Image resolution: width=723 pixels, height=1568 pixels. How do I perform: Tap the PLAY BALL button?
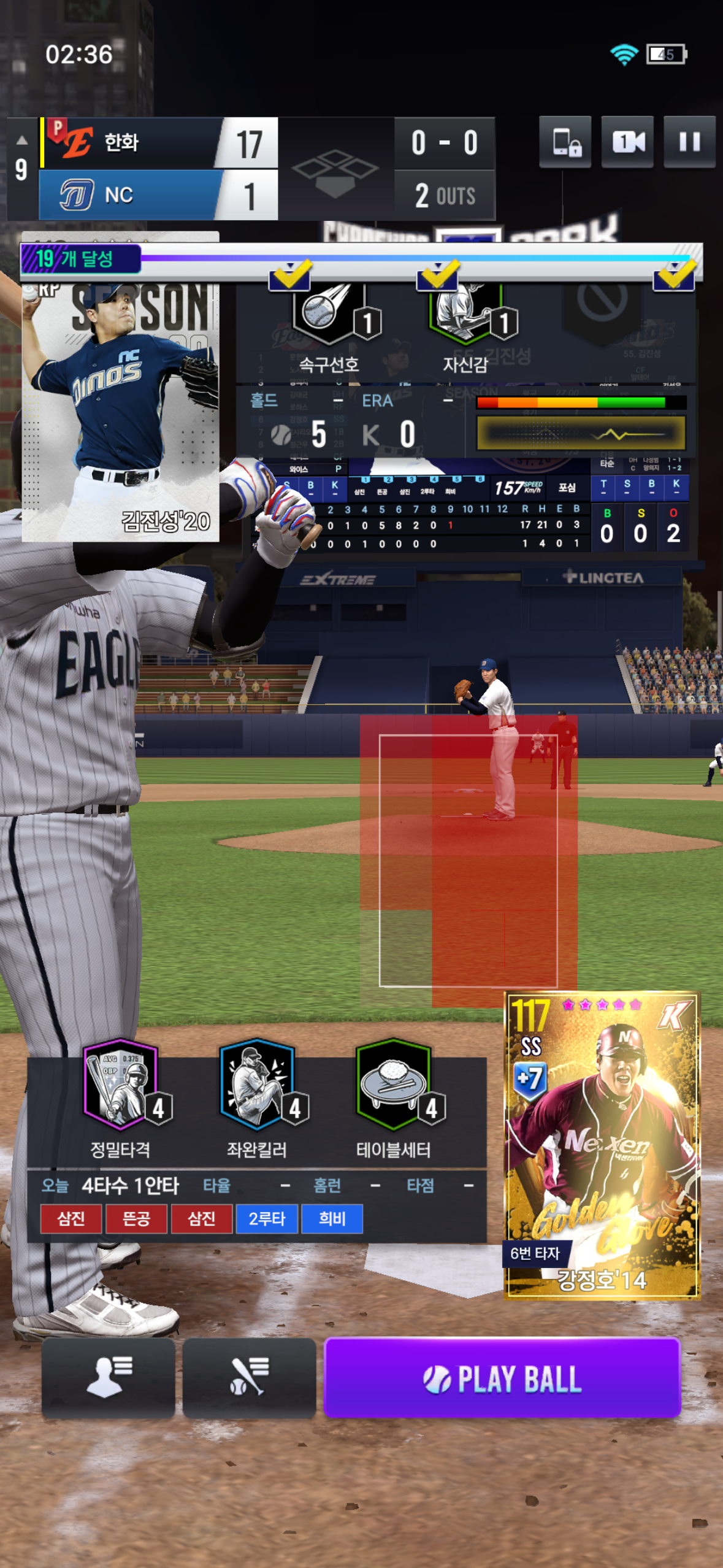(502, 1378)
